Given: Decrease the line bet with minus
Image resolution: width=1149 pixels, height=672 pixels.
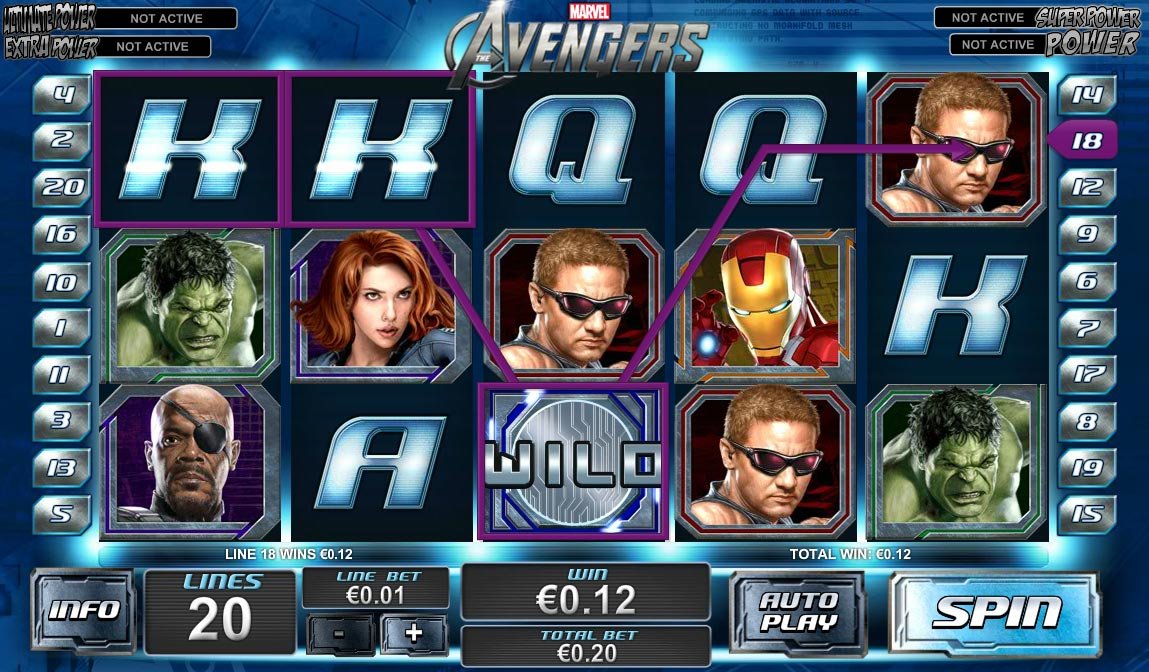Looking at the screenshot, I should pos(341,634).
